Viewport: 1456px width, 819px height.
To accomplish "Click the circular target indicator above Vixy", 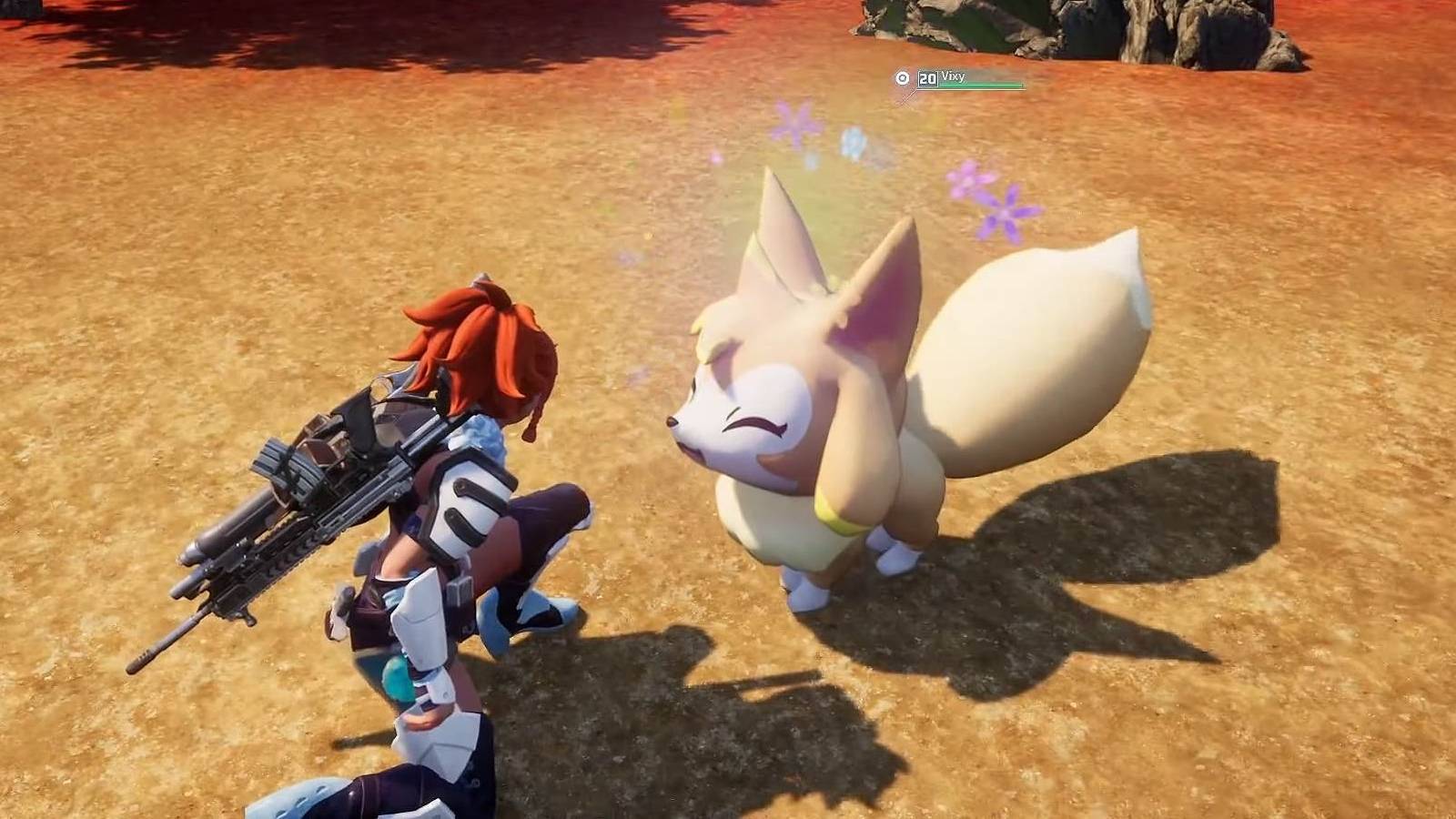I will pyautogui.click(x=901, y=79).
